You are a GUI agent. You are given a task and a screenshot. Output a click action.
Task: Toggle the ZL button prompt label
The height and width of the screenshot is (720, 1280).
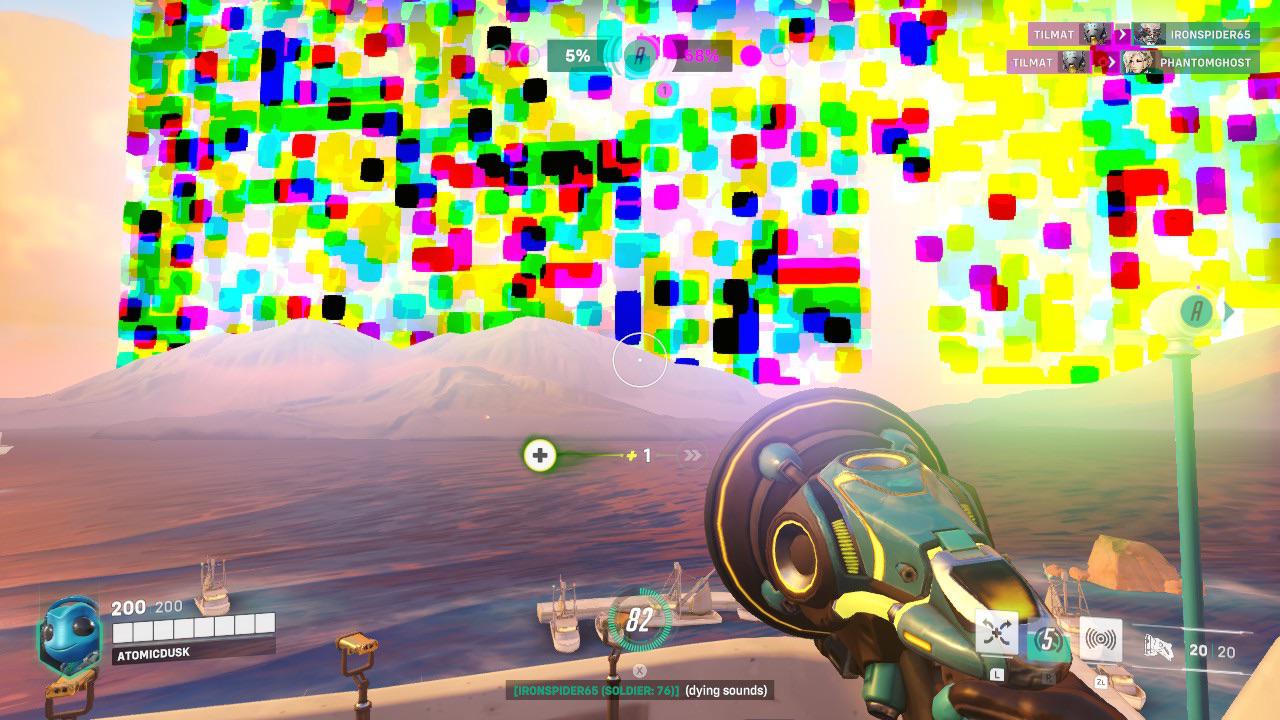point(1103,682)
